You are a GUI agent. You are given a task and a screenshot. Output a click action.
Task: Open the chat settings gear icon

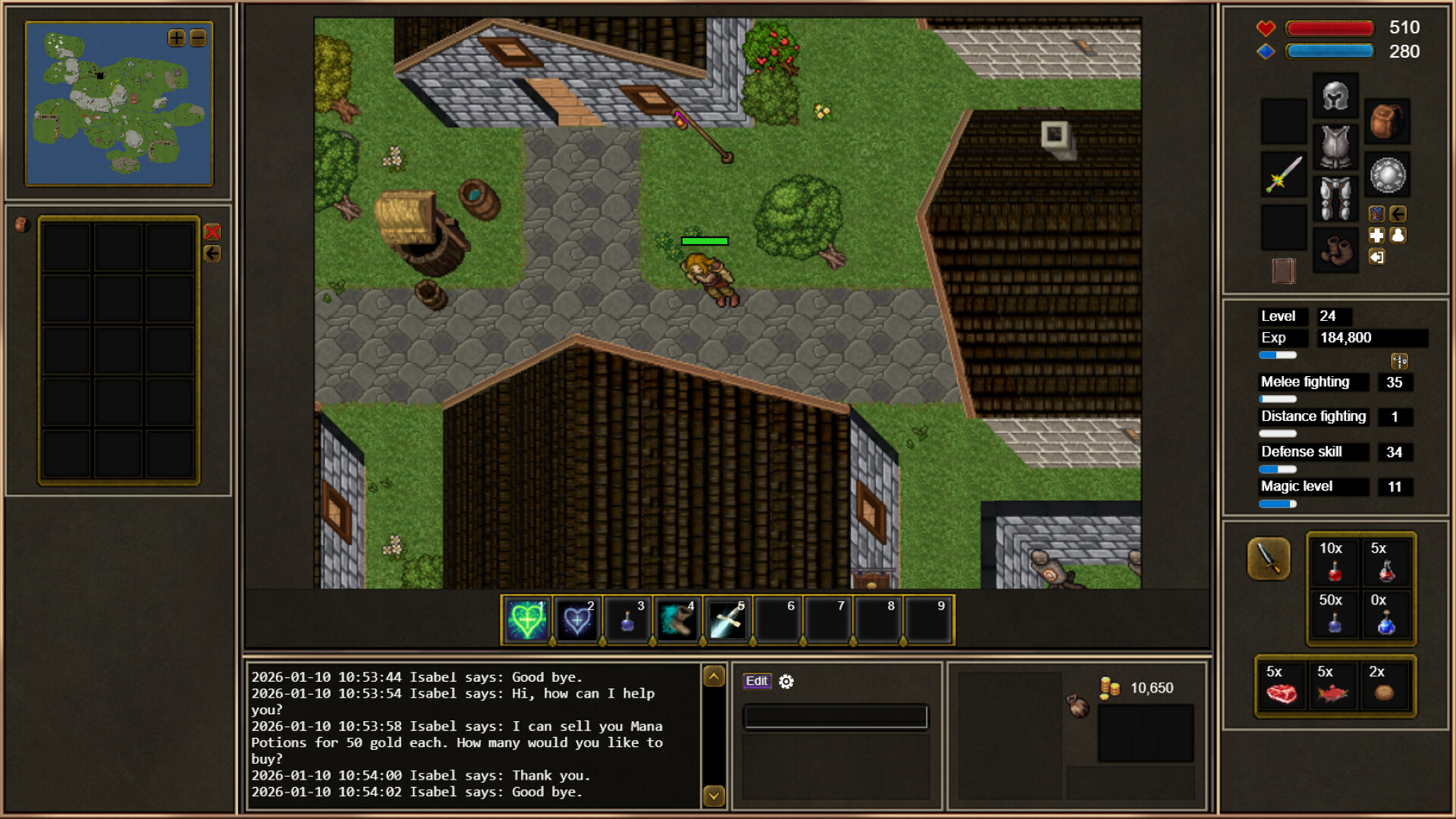tap(786, 682)
